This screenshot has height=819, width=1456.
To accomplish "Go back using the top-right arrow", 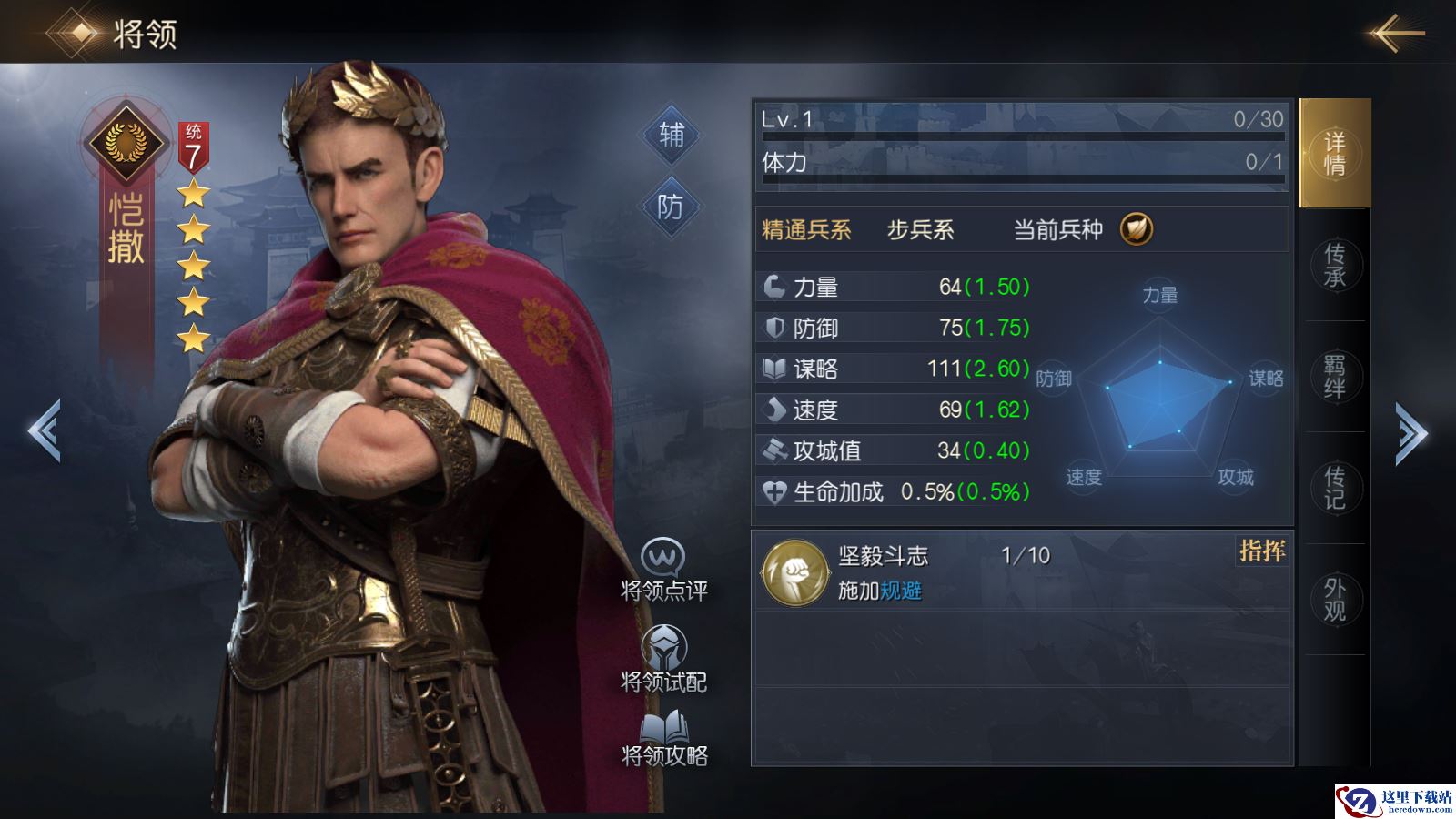I will [x=1398, y=35].
